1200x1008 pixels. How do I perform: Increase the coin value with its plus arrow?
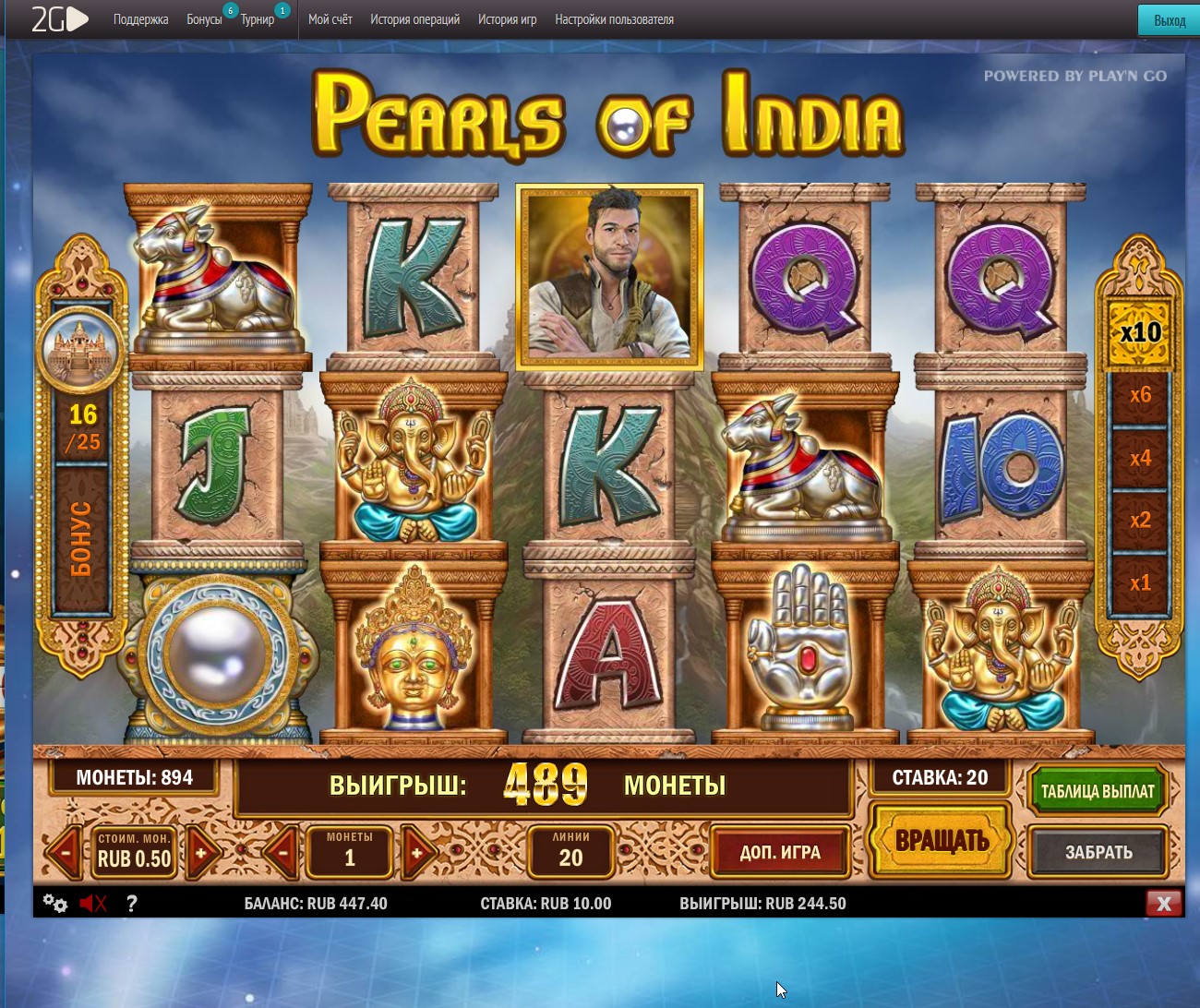pyautogui.click(x=201, y=853)
